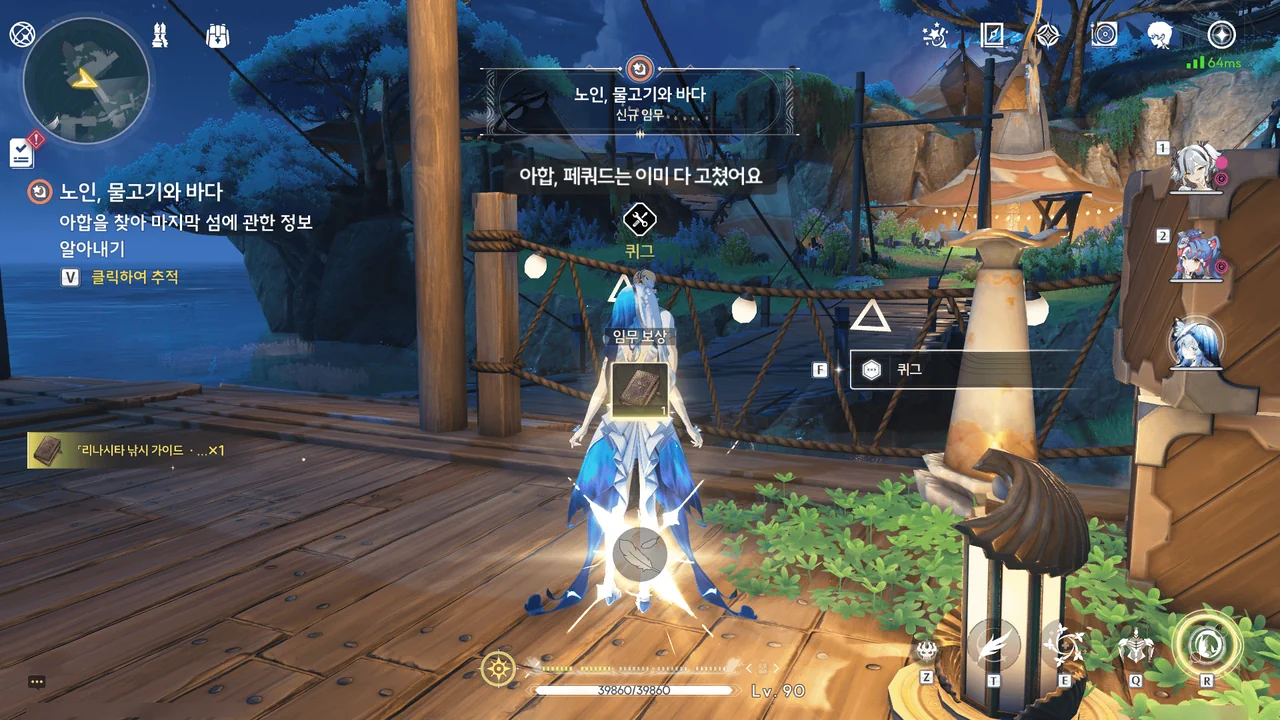Switch to party member two portrait
The width and height of the screenshot is (1280, 720).
[x=1197, y=256]
